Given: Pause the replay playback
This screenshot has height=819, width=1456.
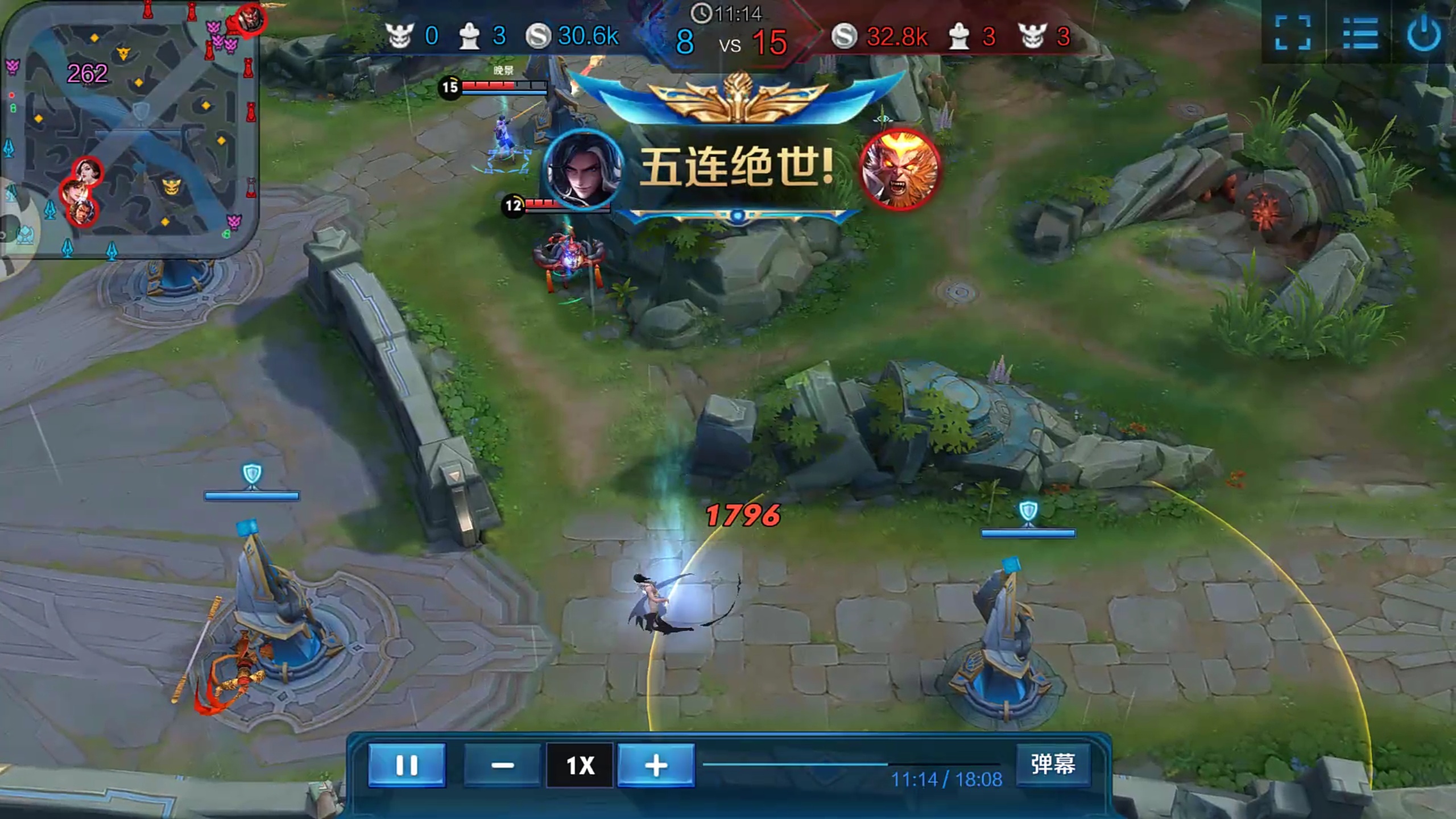Looking at the screenshot, I should point(406,766).
